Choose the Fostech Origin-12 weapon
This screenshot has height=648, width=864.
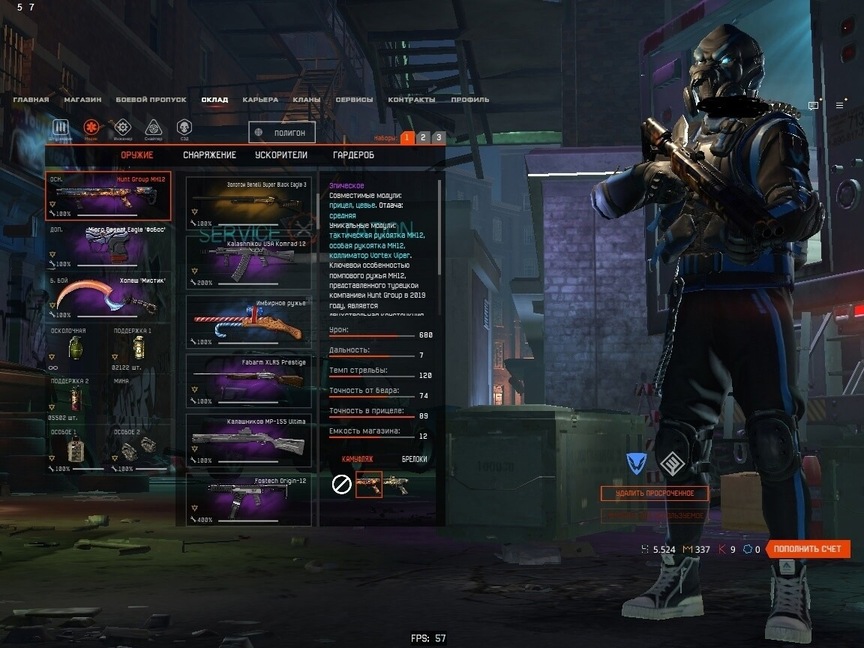[250, 497]
